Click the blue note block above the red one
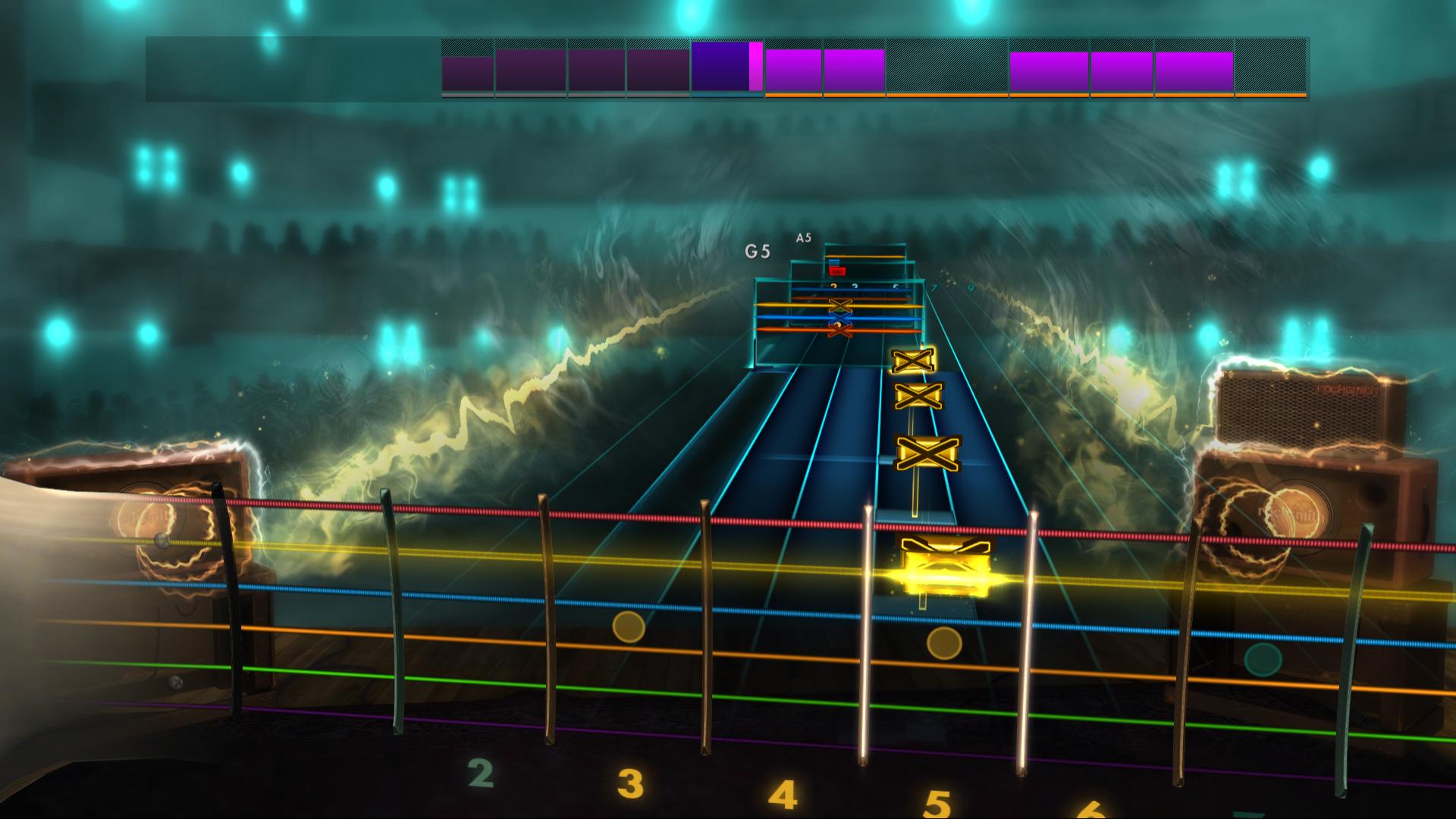Image resolution: width=1456 pixels, height=819 pixels. click(x=833, y=262)
